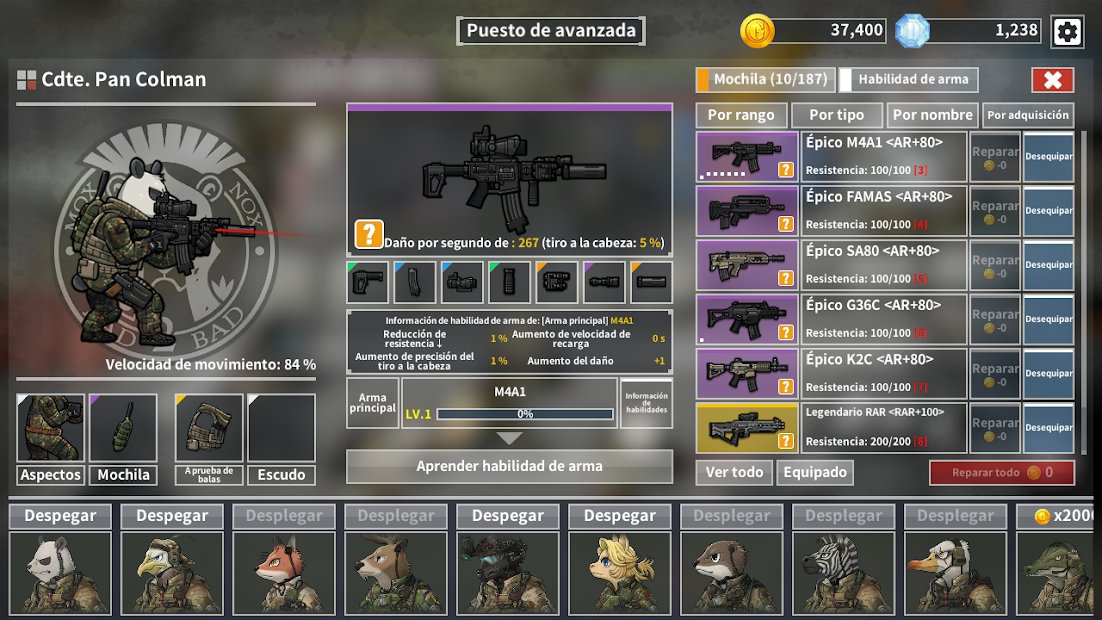Viewport: 1102px width, 620px height.
Task: Sort items using Por adquisición
Action: click(x=1028, y=115)
